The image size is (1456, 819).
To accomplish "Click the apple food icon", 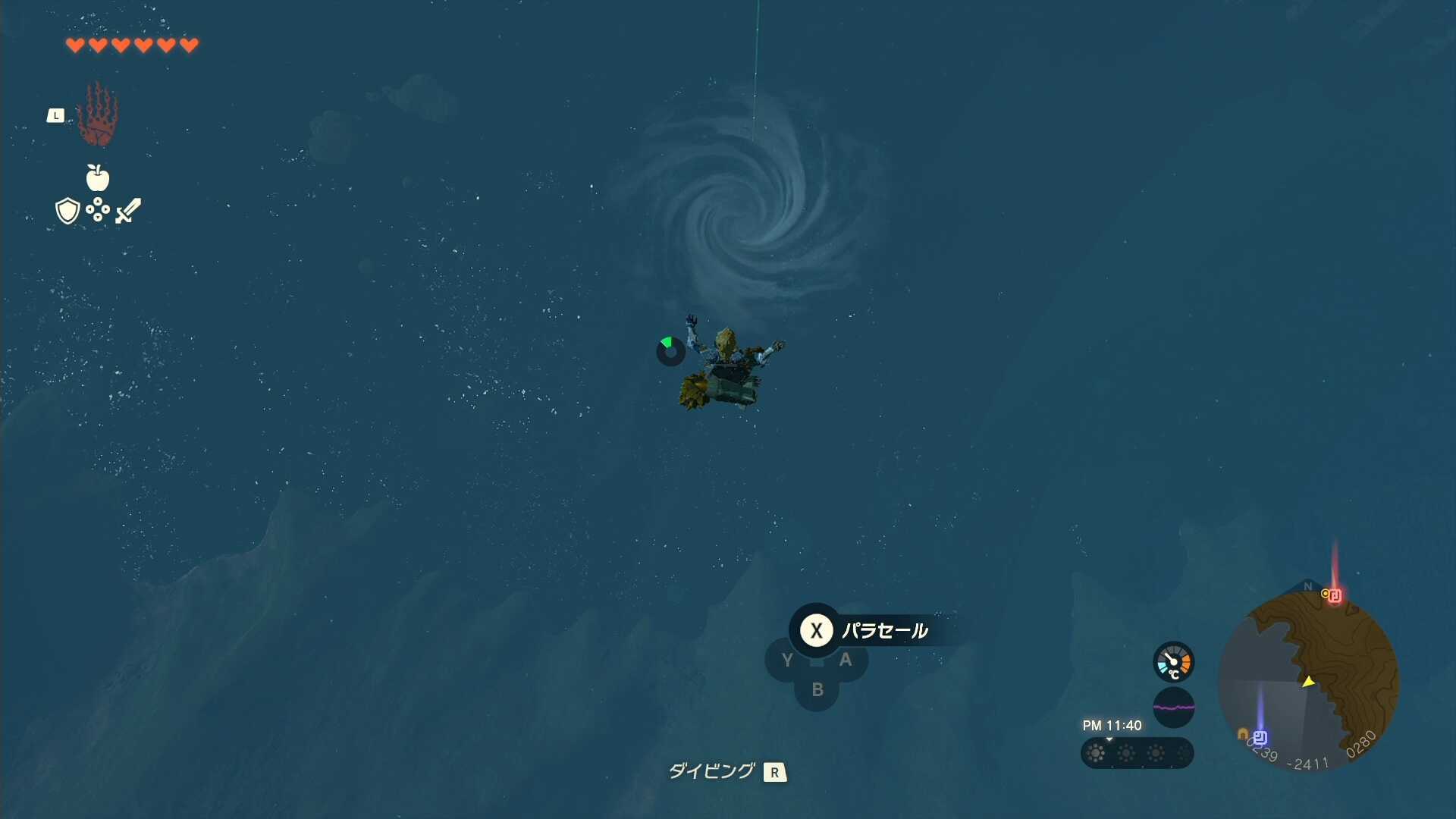I will click(x=96, y=180).
